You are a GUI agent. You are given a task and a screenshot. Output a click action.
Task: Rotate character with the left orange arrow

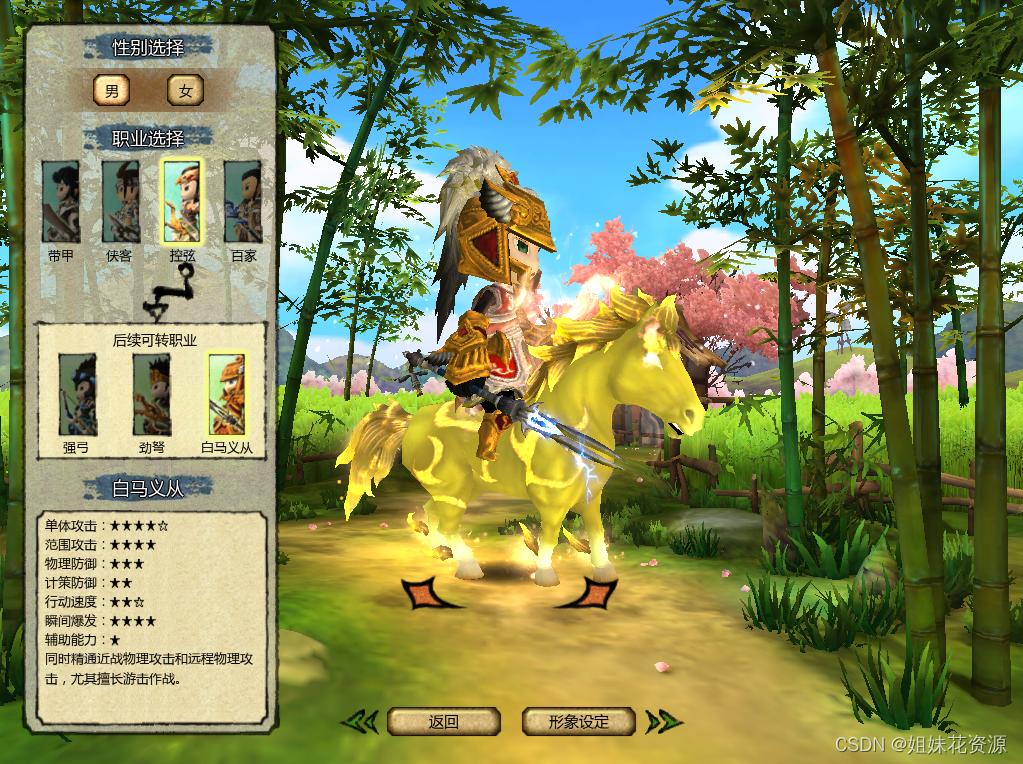426,593
